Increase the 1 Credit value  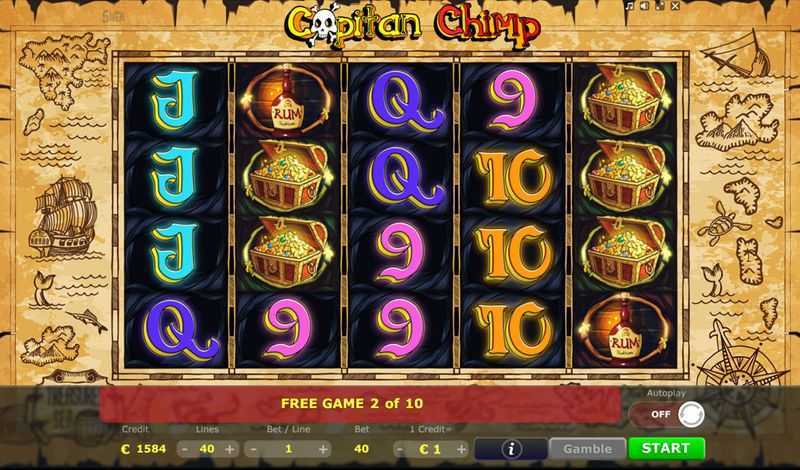pyautogui.click(x=460, y=449)
